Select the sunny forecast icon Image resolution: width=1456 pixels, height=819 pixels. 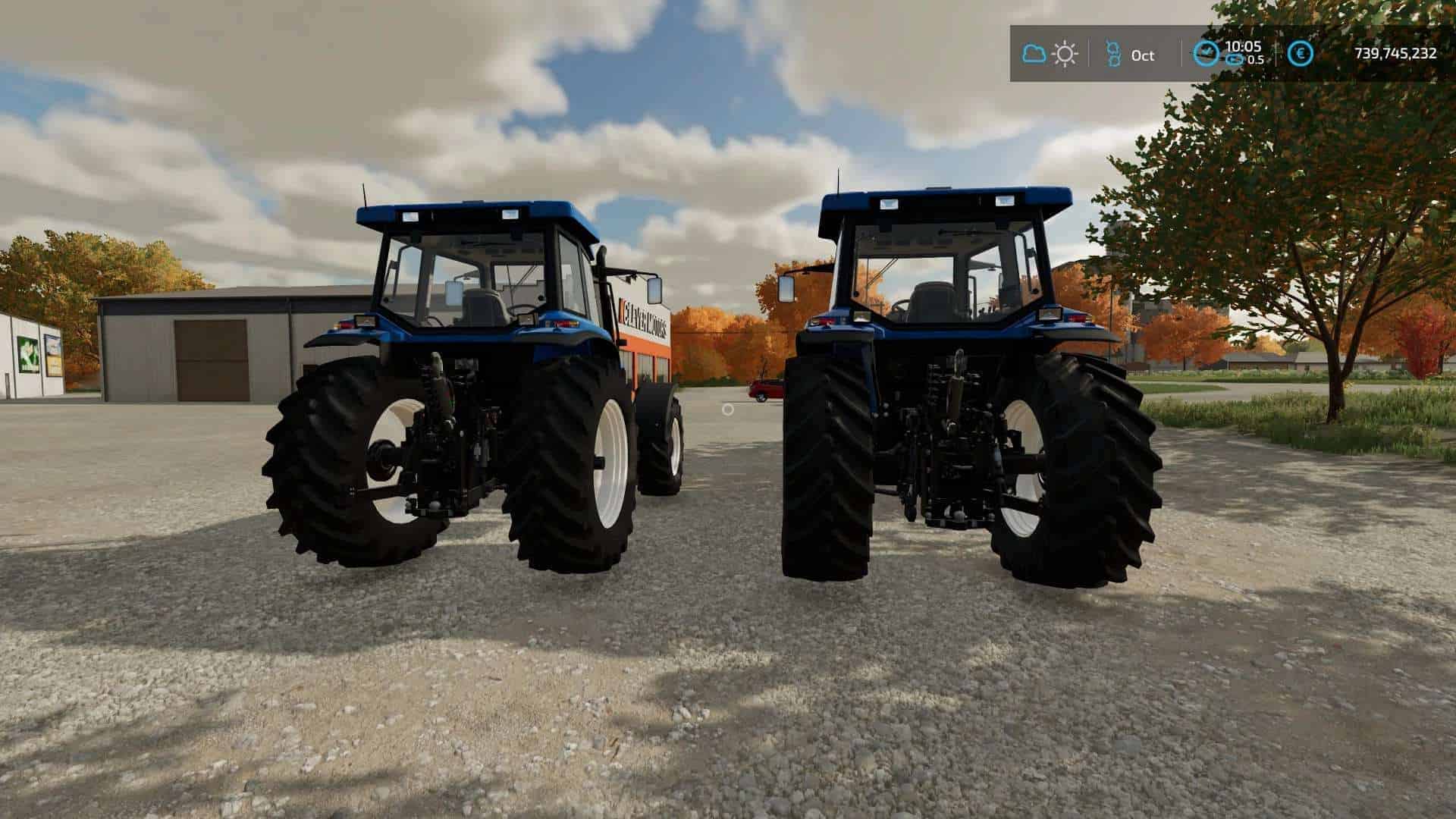click(1065, 53)
